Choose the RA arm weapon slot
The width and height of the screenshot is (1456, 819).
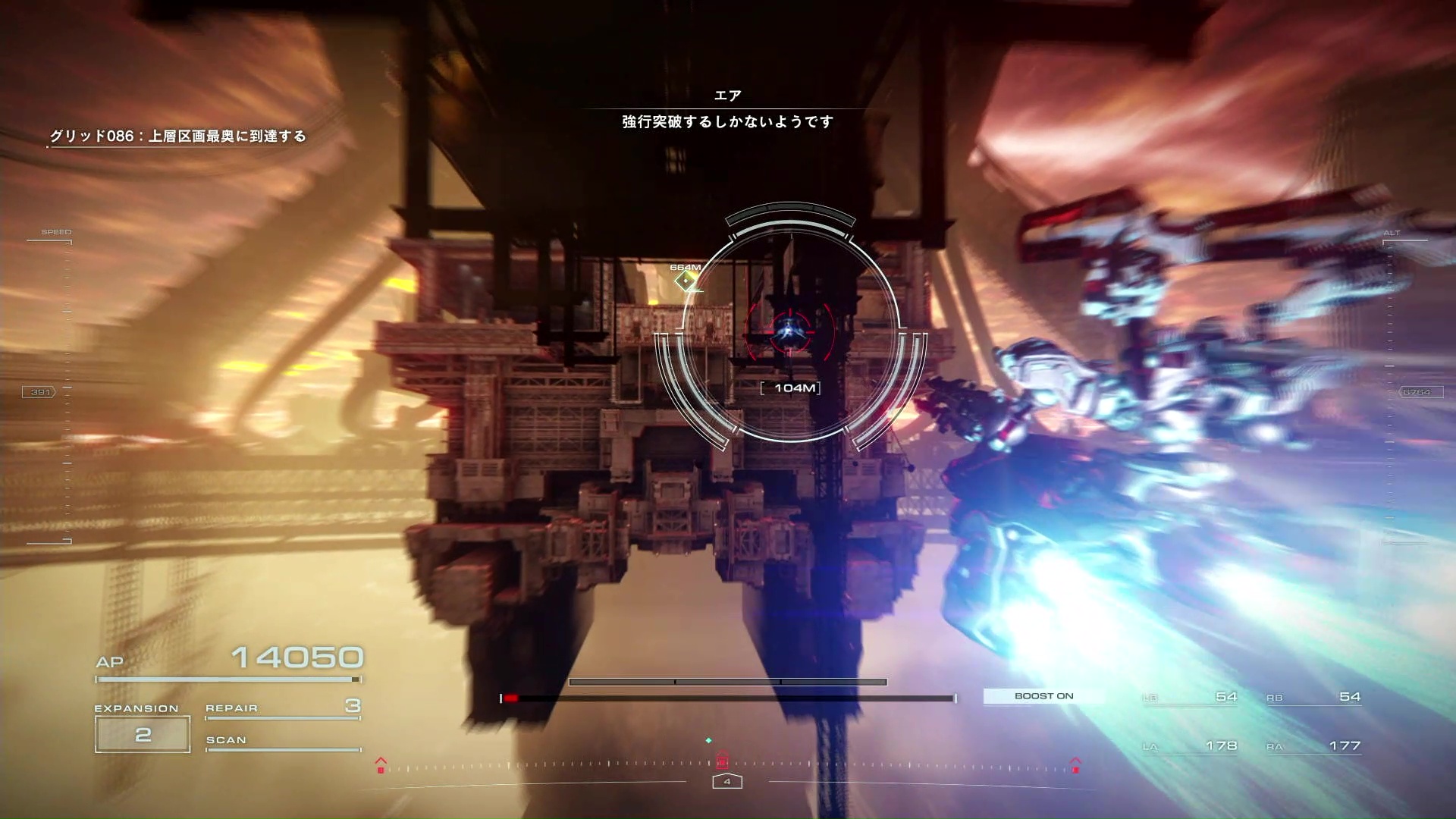(1313, 746)
